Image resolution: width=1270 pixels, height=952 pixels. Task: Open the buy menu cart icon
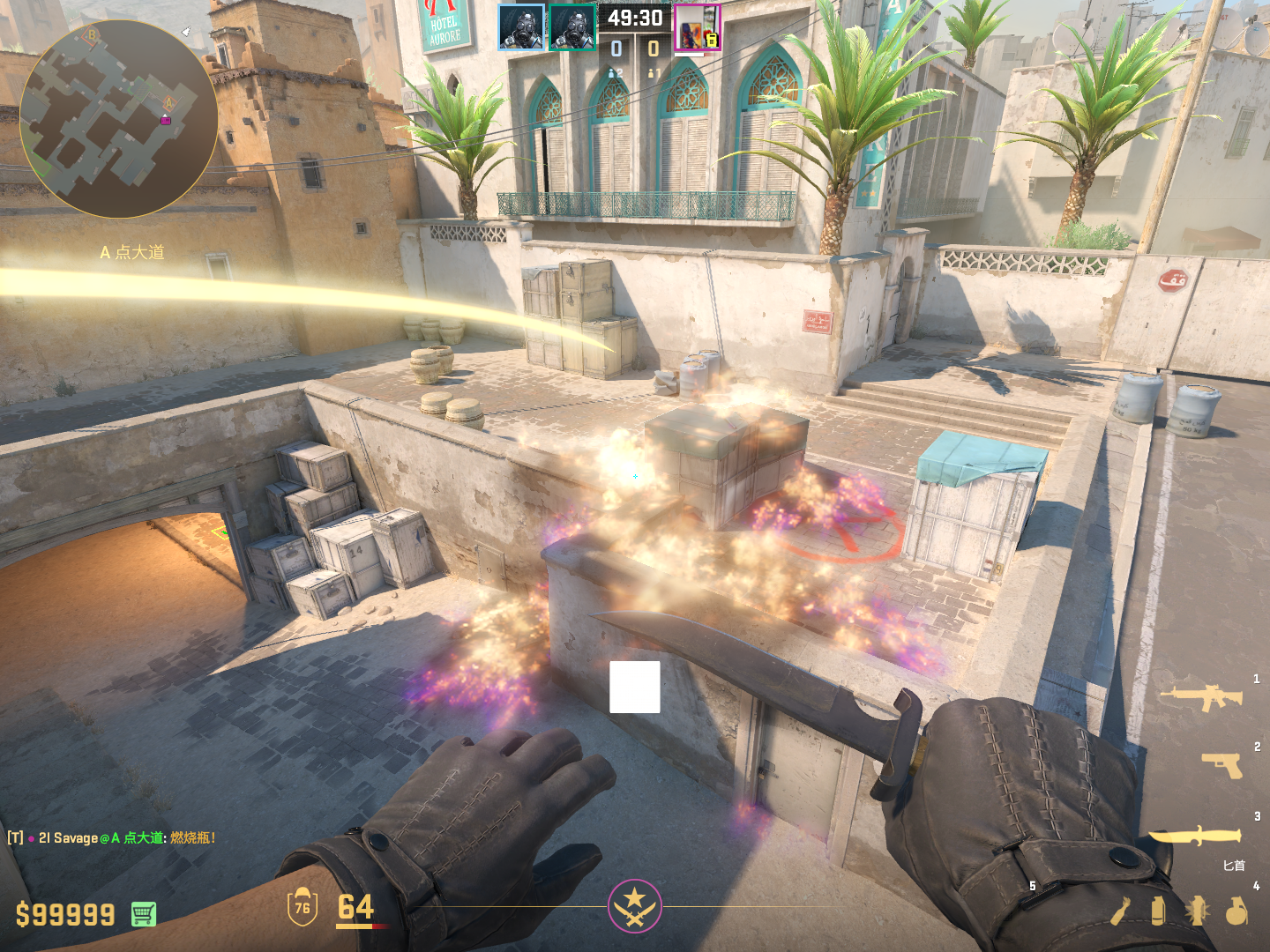tap(144, 914)
